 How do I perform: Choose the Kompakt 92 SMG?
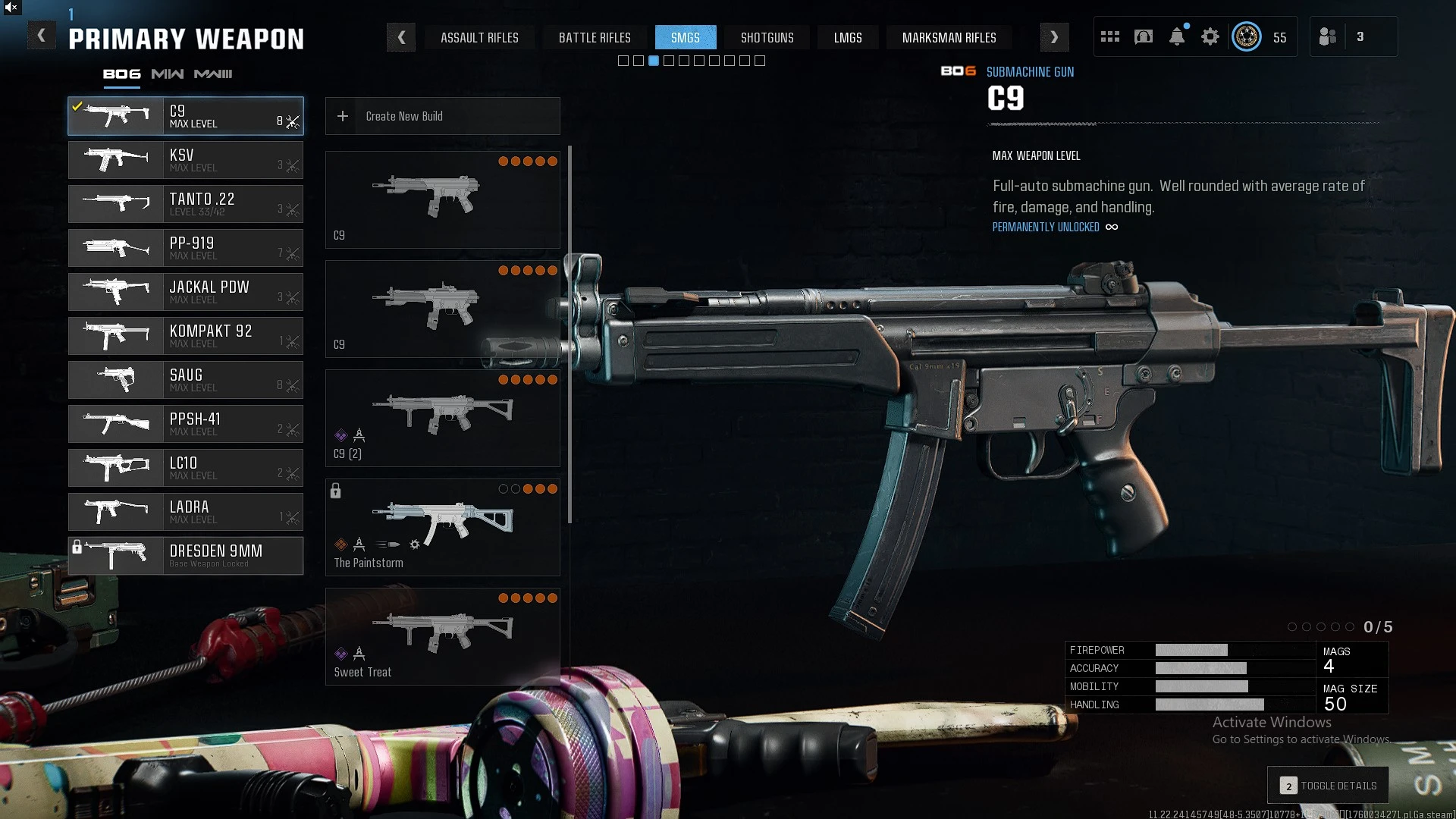point(186,336)
